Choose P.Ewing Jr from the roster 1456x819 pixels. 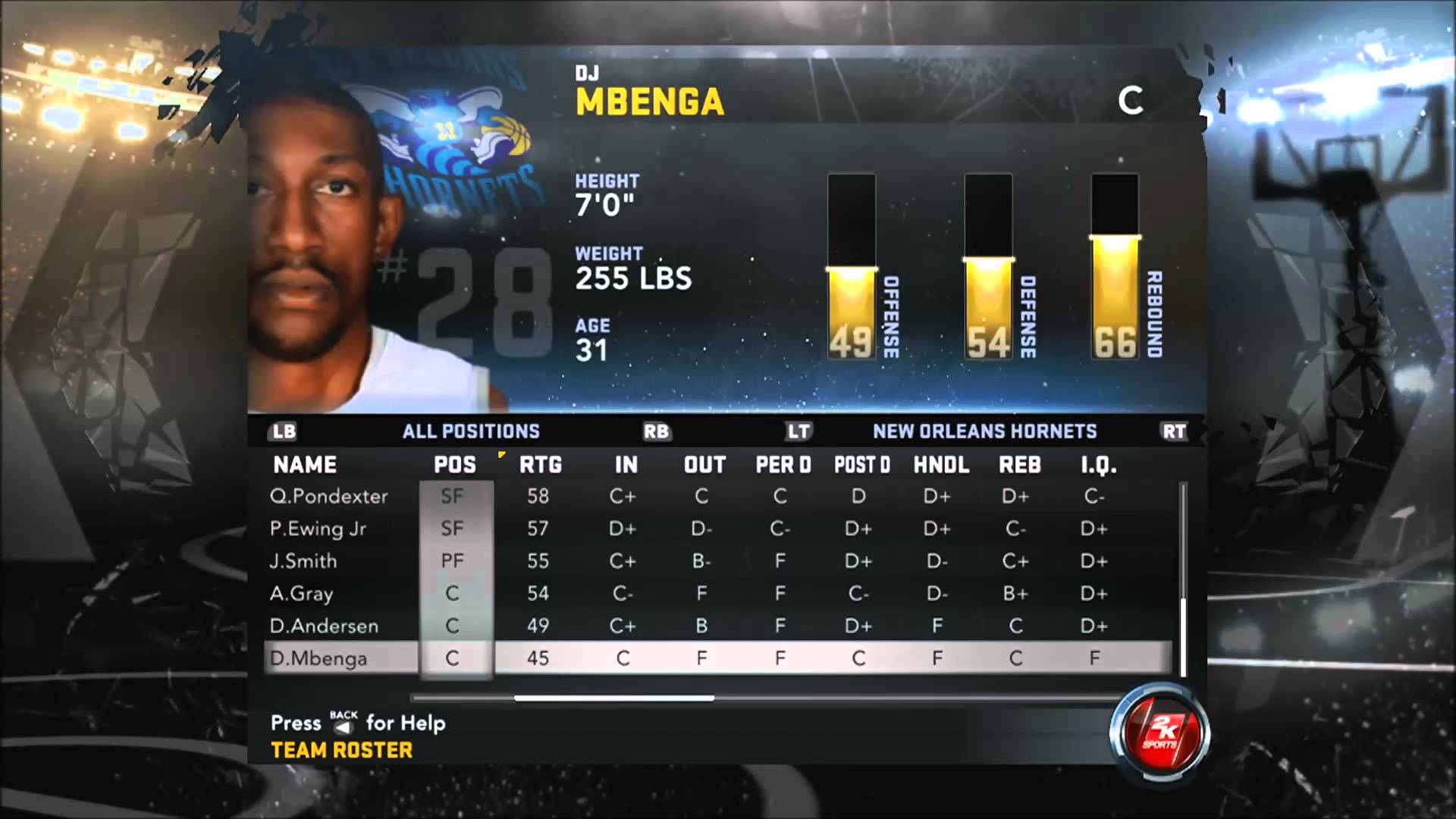[x=318, y=529]
